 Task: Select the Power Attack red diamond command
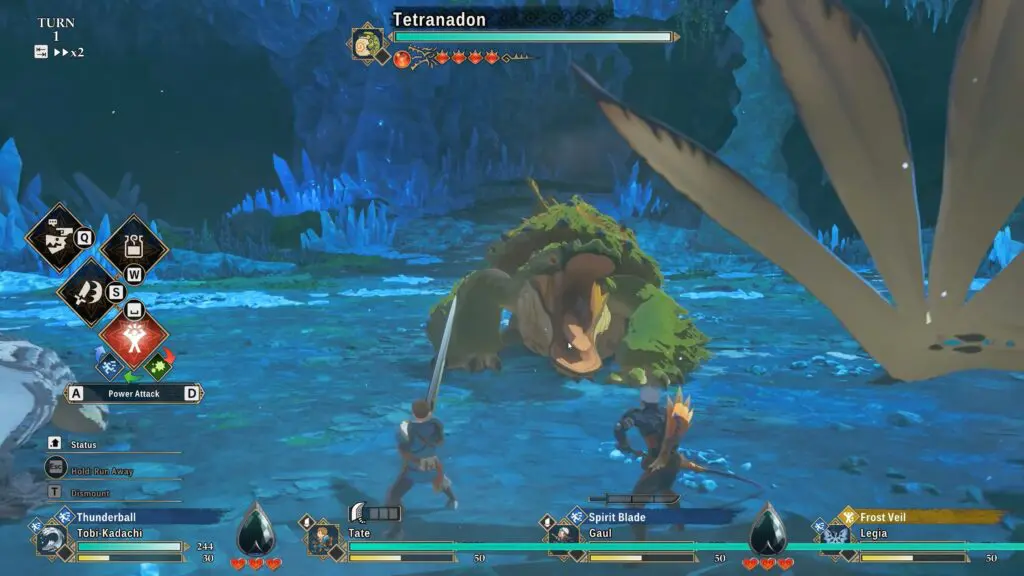pos(134,338)
